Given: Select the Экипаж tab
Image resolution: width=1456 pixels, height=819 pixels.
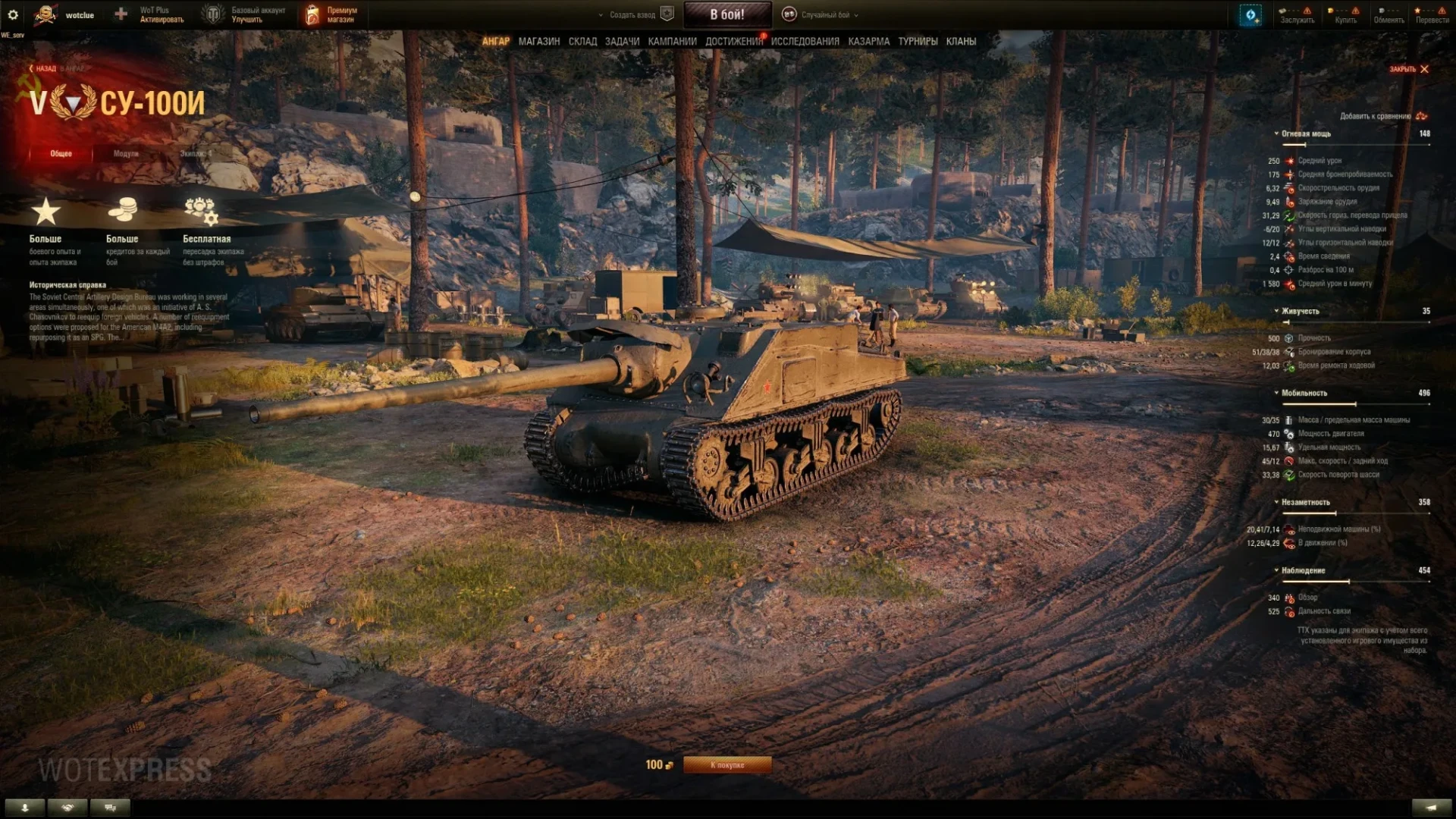Looking at the screenshot, I should (196, 154).
